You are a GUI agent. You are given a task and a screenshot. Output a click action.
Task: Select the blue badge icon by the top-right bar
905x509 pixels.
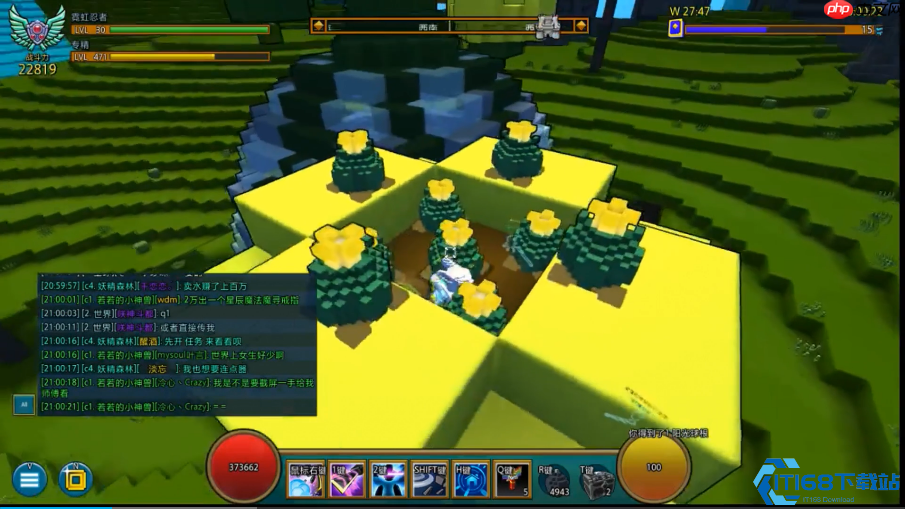(676, 29)
